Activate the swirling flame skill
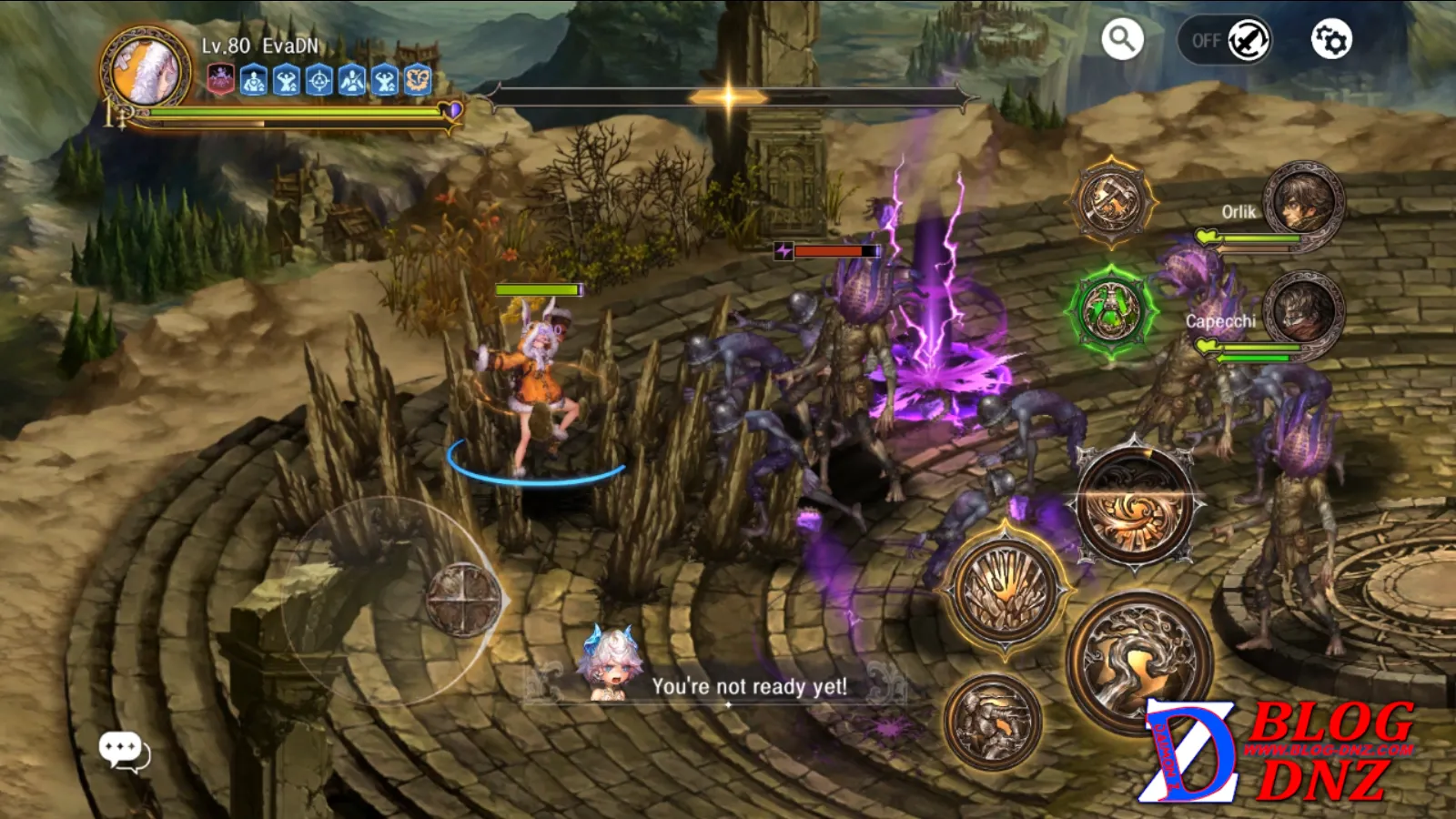Viewport: 1456px width, 819px height. [x=1136, y=506]
